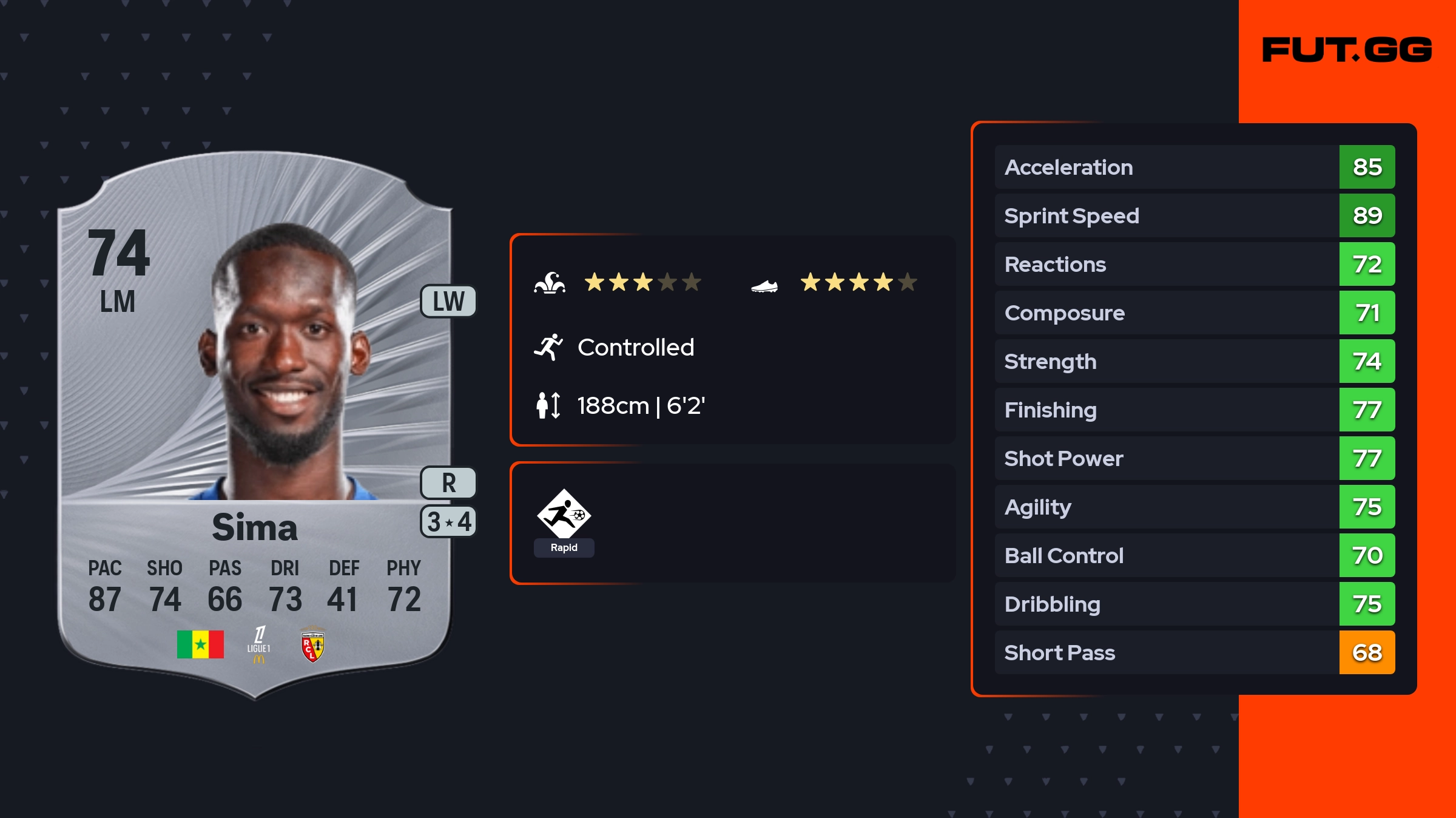Open the RC Lens club badge
The height and width of the screenshot is (818, 1456).
[312, 646]
